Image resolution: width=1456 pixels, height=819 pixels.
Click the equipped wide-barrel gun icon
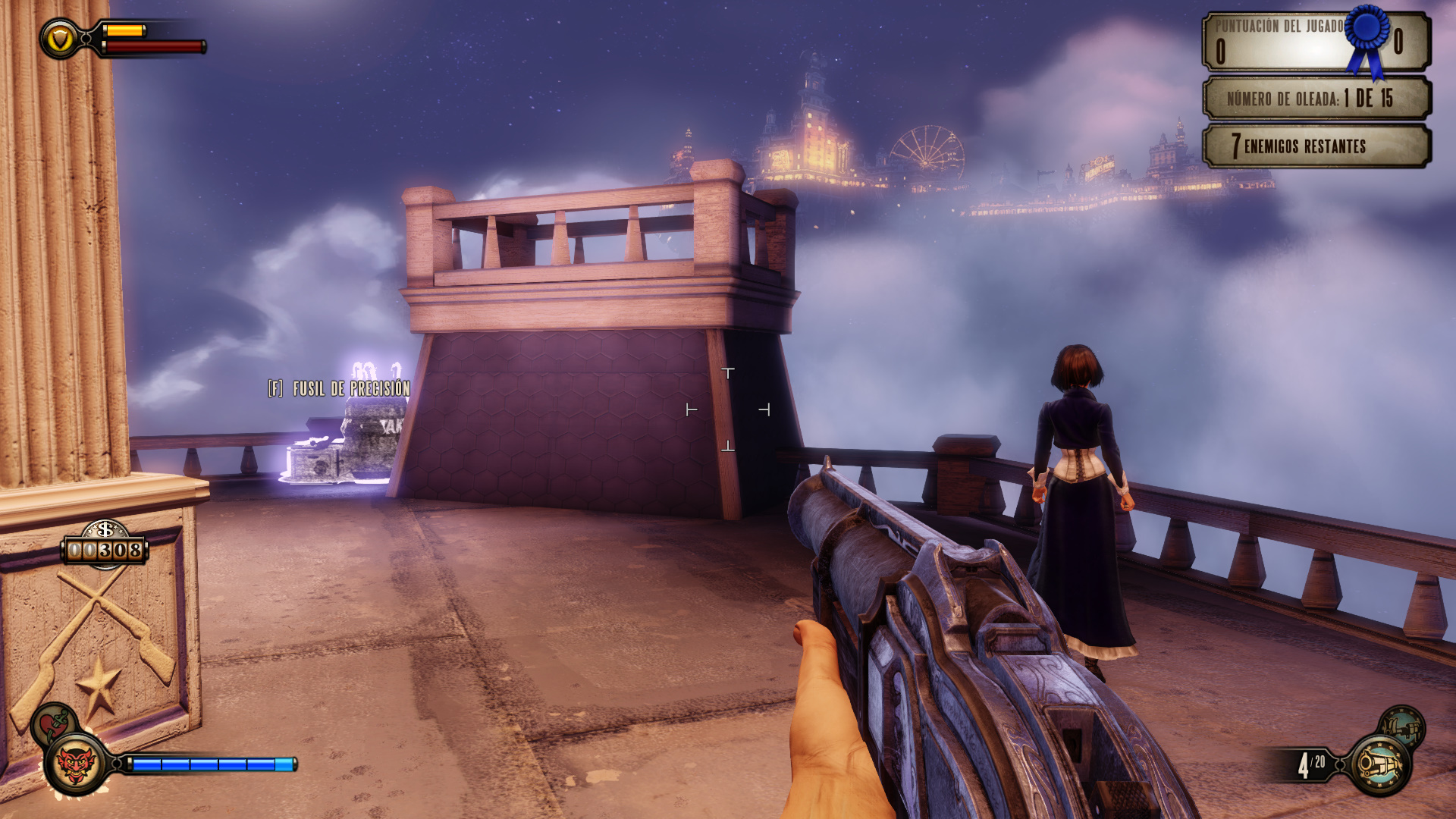(1380, 764)
